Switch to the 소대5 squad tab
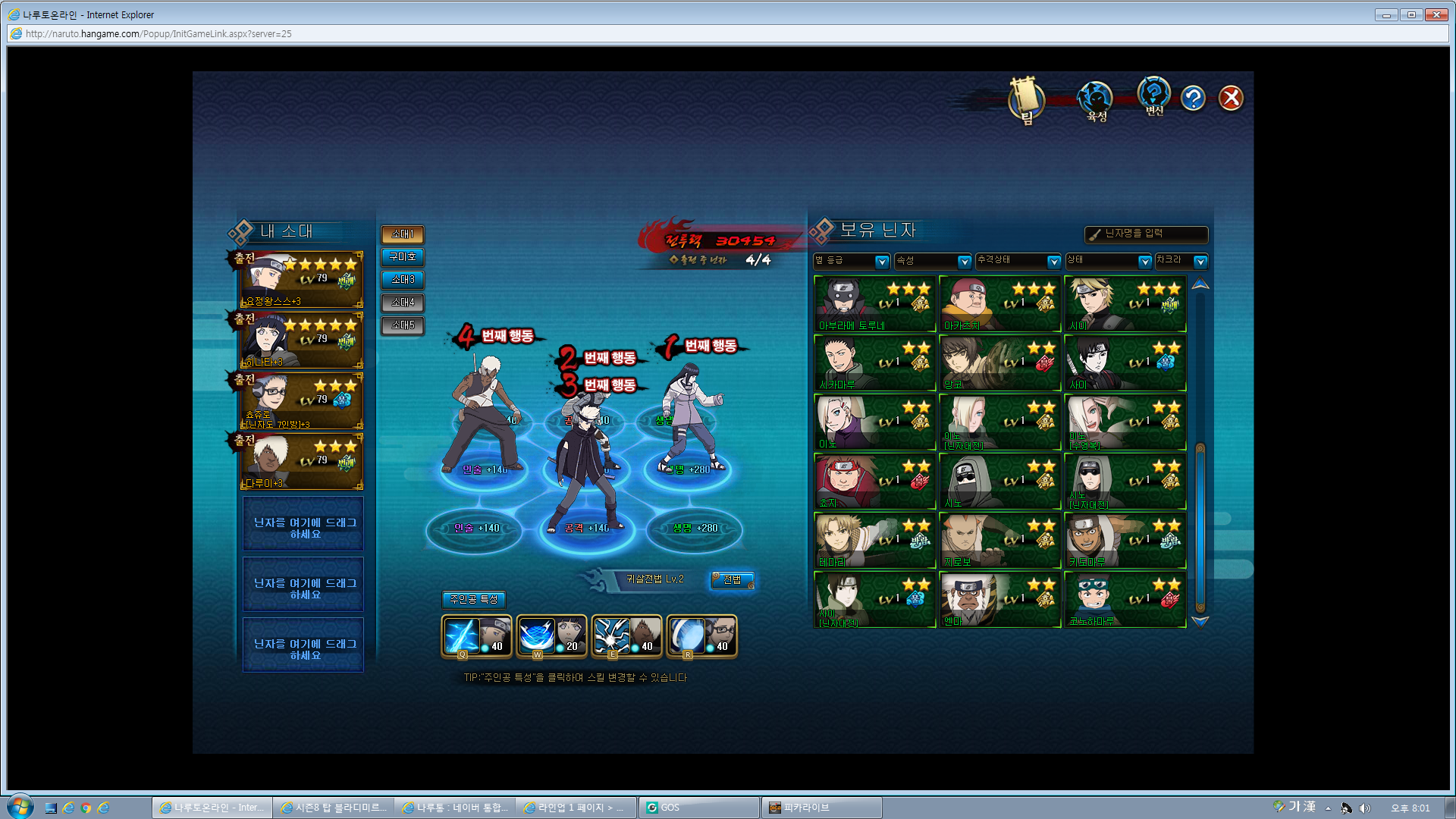The width and height of the screenshot is (1456, 819). click(403, 325)
